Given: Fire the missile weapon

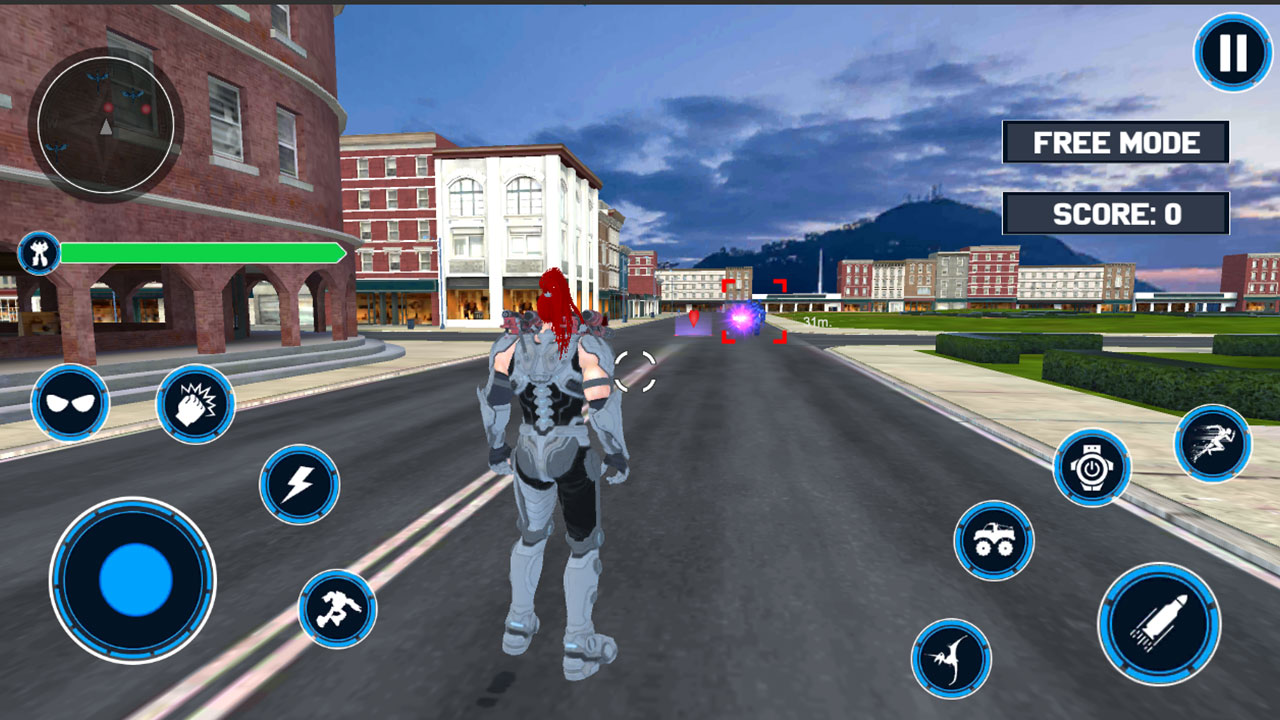Looking at the screenshot, I should pos(1160,622).
